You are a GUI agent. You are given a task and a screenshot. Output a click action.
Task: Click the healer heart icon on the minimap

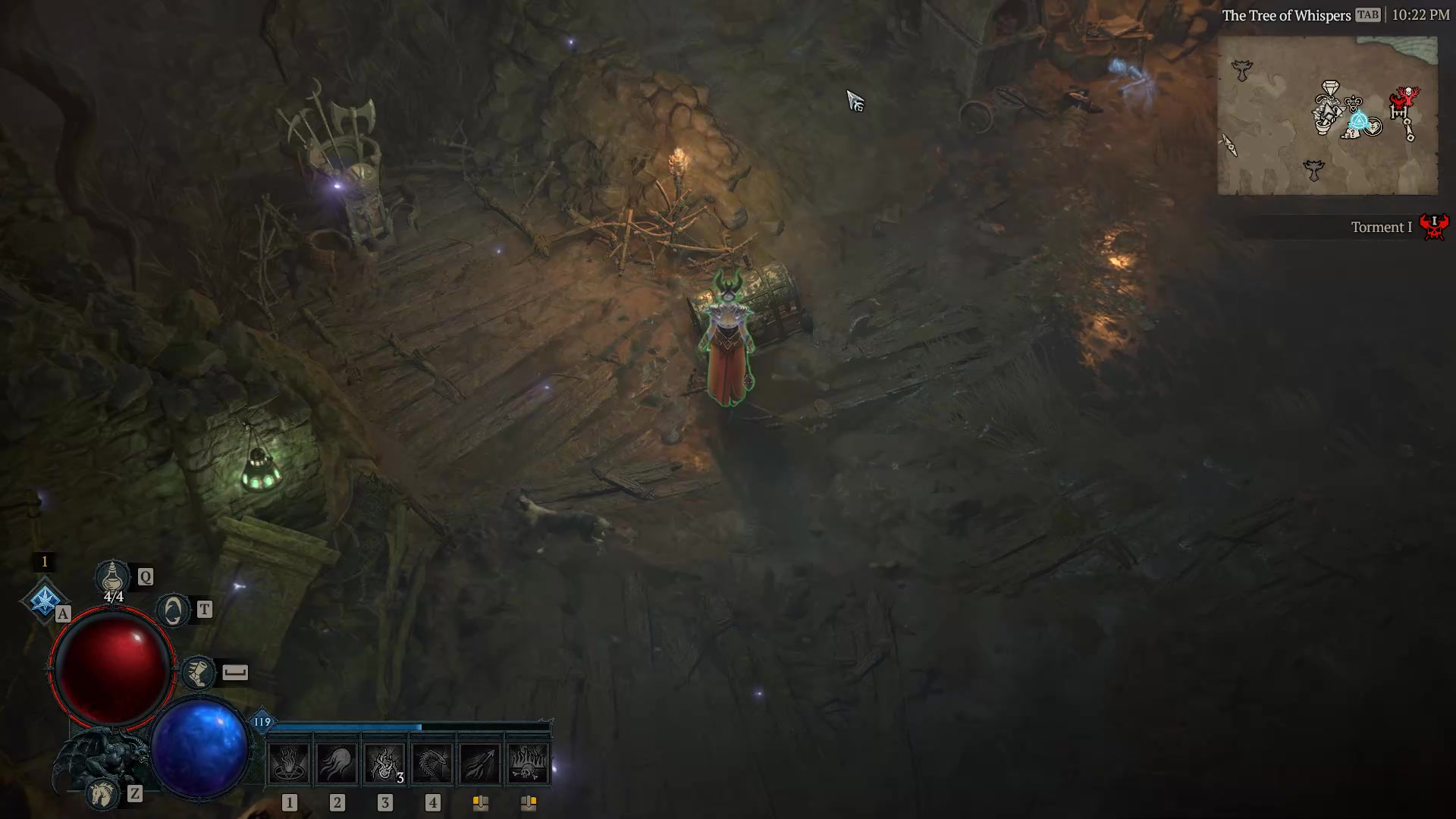(x=1373, y=127)
